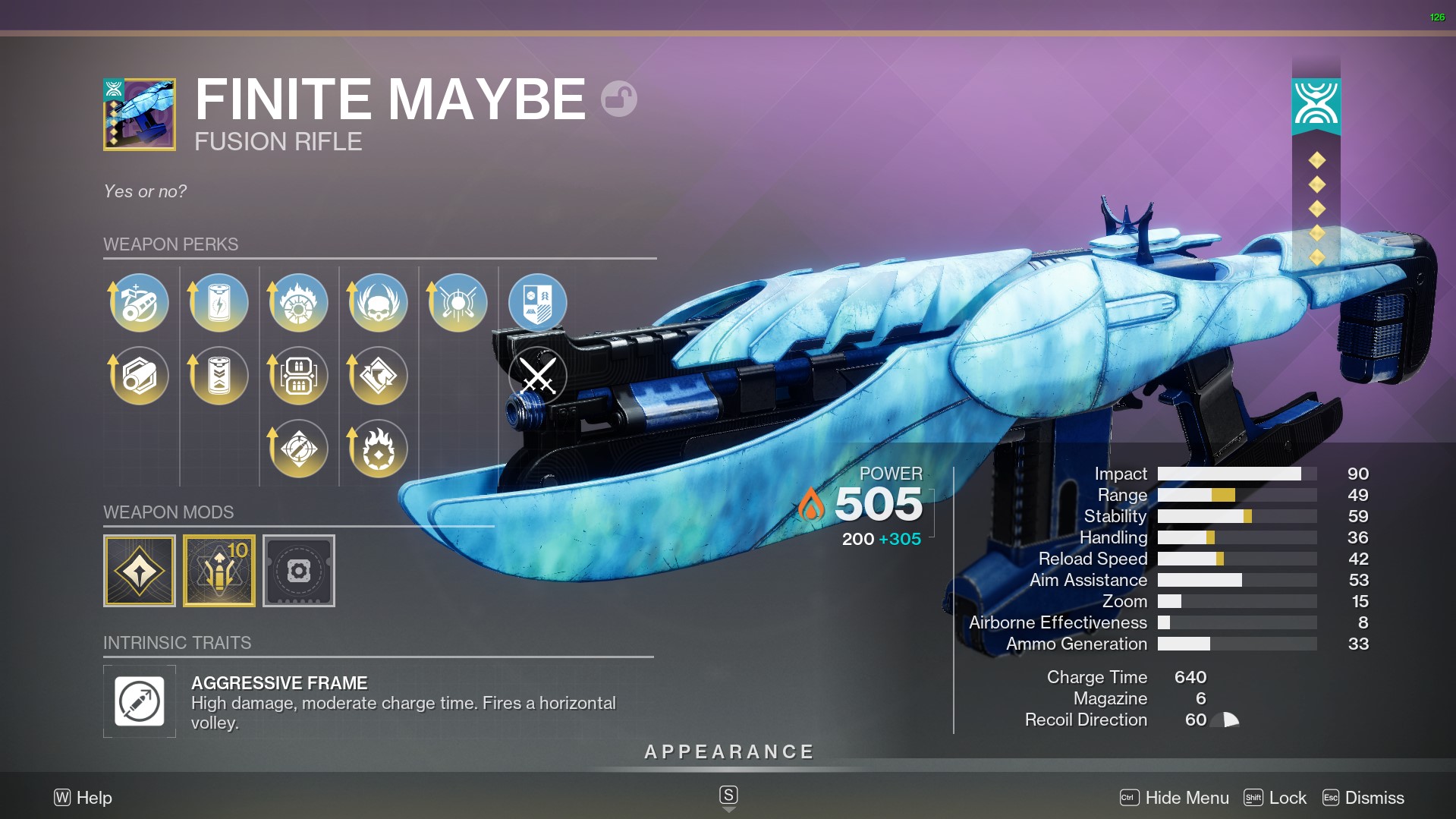Open the gold diamond masterwork mod slot
Screen dimensions: 1456x819
coord(140,571)
